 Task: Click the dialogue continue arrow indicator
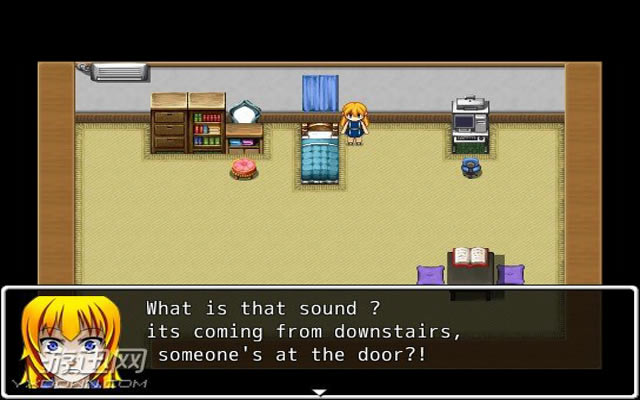[x=319, y=392]
